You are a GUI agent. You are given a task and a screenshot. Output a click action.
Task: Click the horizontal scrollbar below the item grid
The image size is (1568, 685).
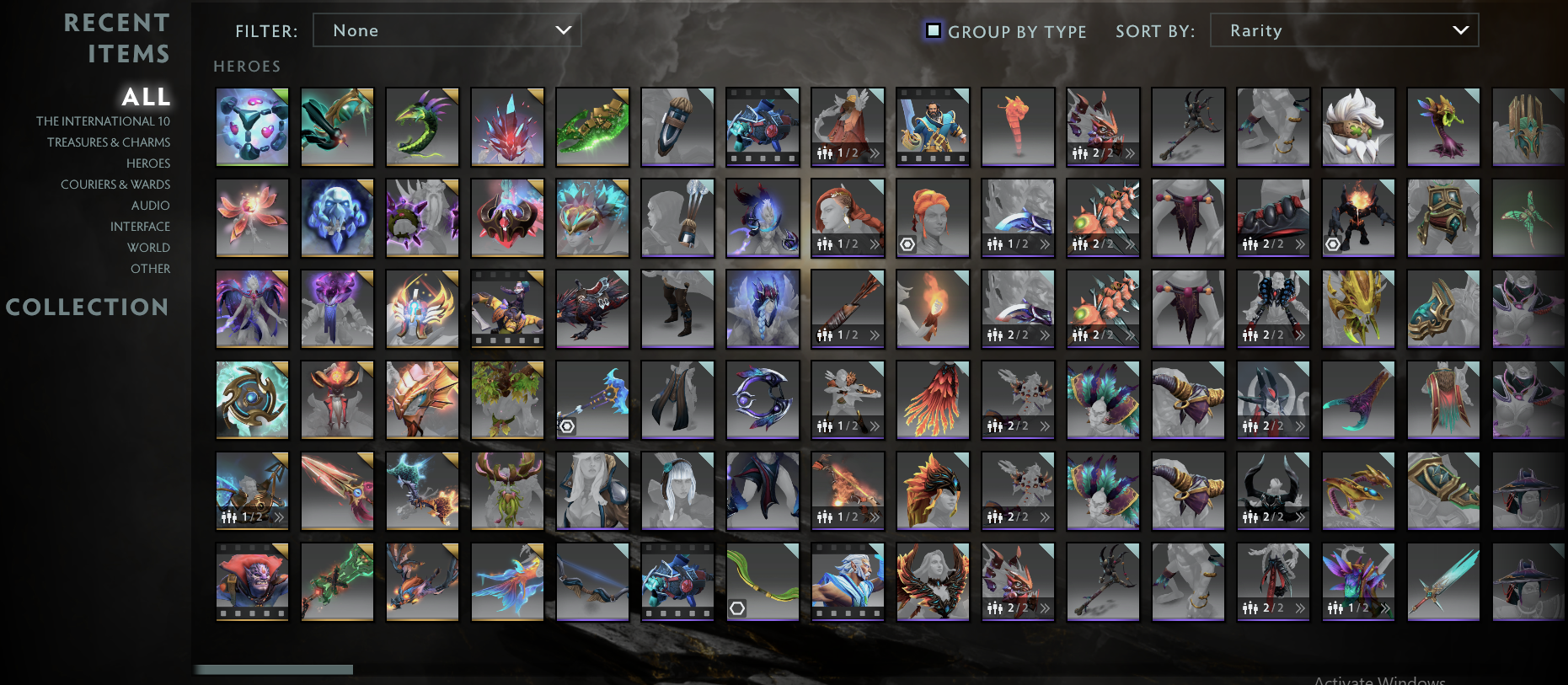point(274,668)
